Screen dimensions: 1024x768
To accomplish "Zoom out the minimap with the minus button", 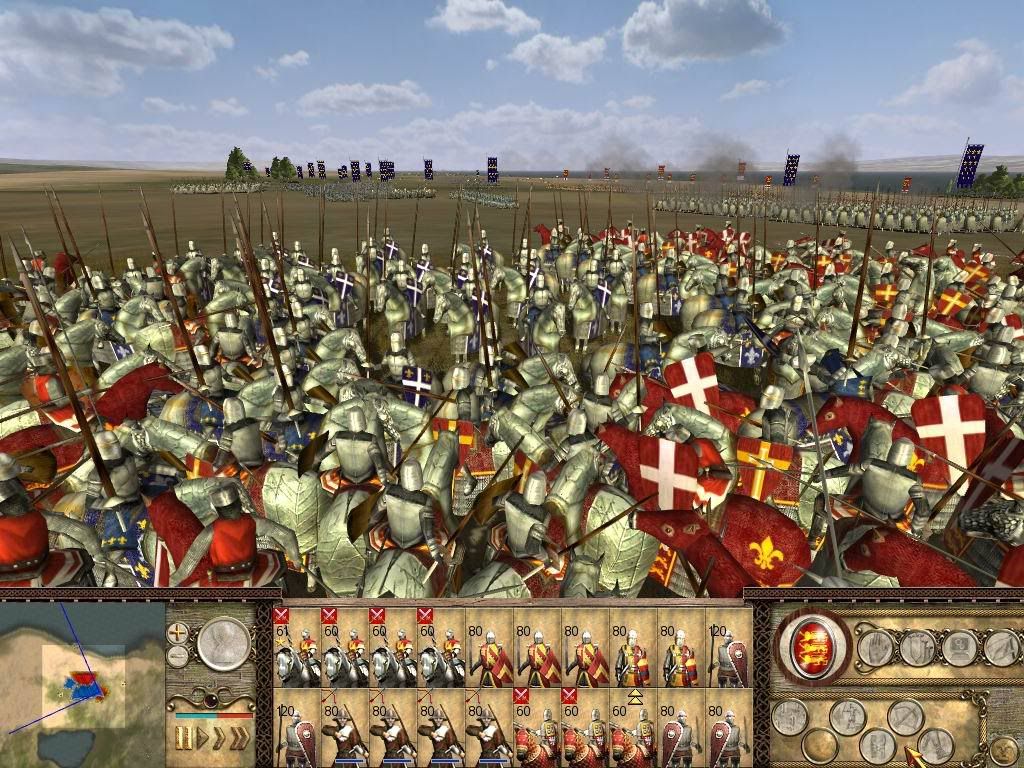I will pyautogui.click(x=178, y=656).
